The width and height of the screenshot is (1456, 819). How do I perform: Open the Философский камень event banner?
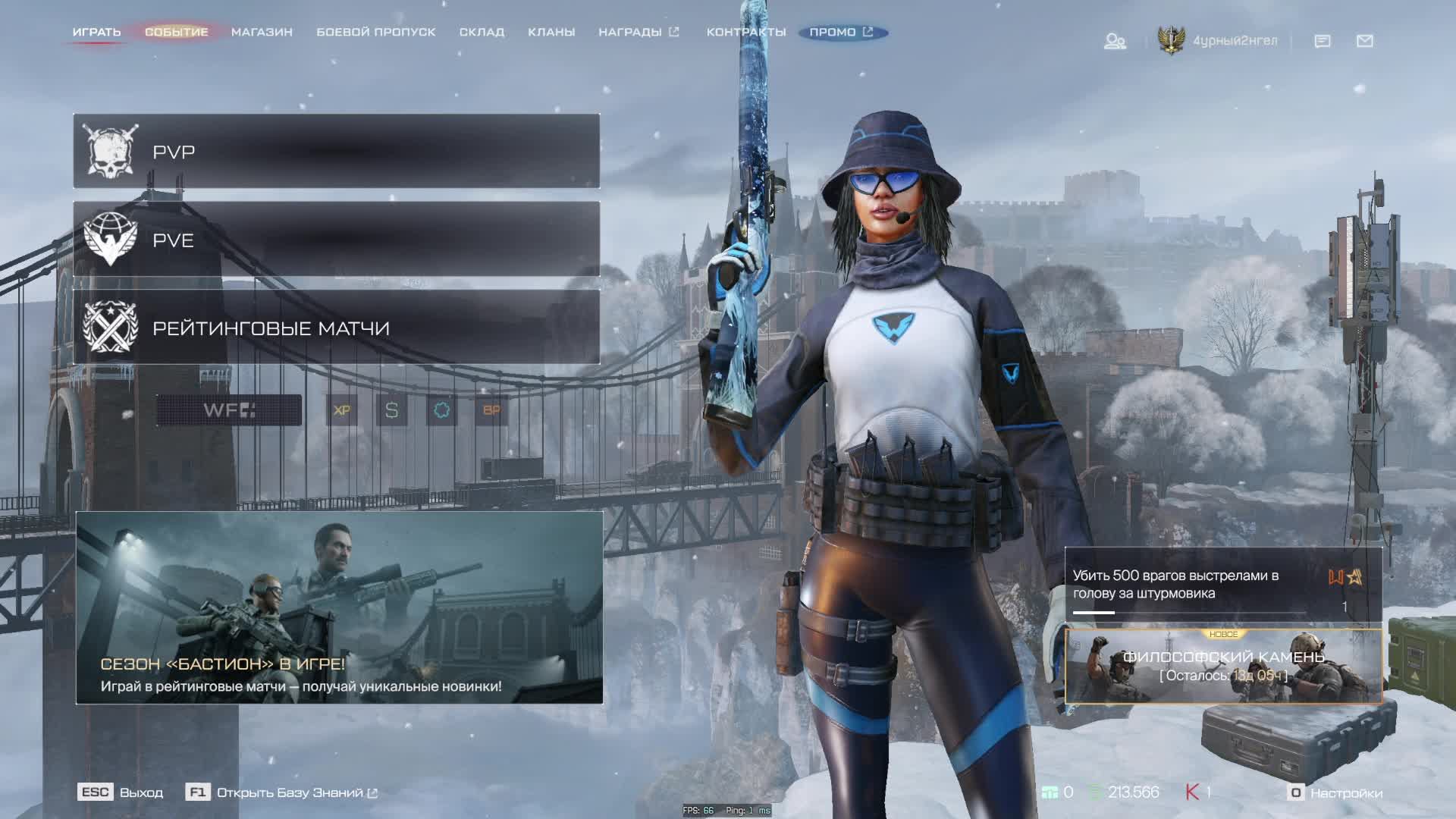(1222, 666)
